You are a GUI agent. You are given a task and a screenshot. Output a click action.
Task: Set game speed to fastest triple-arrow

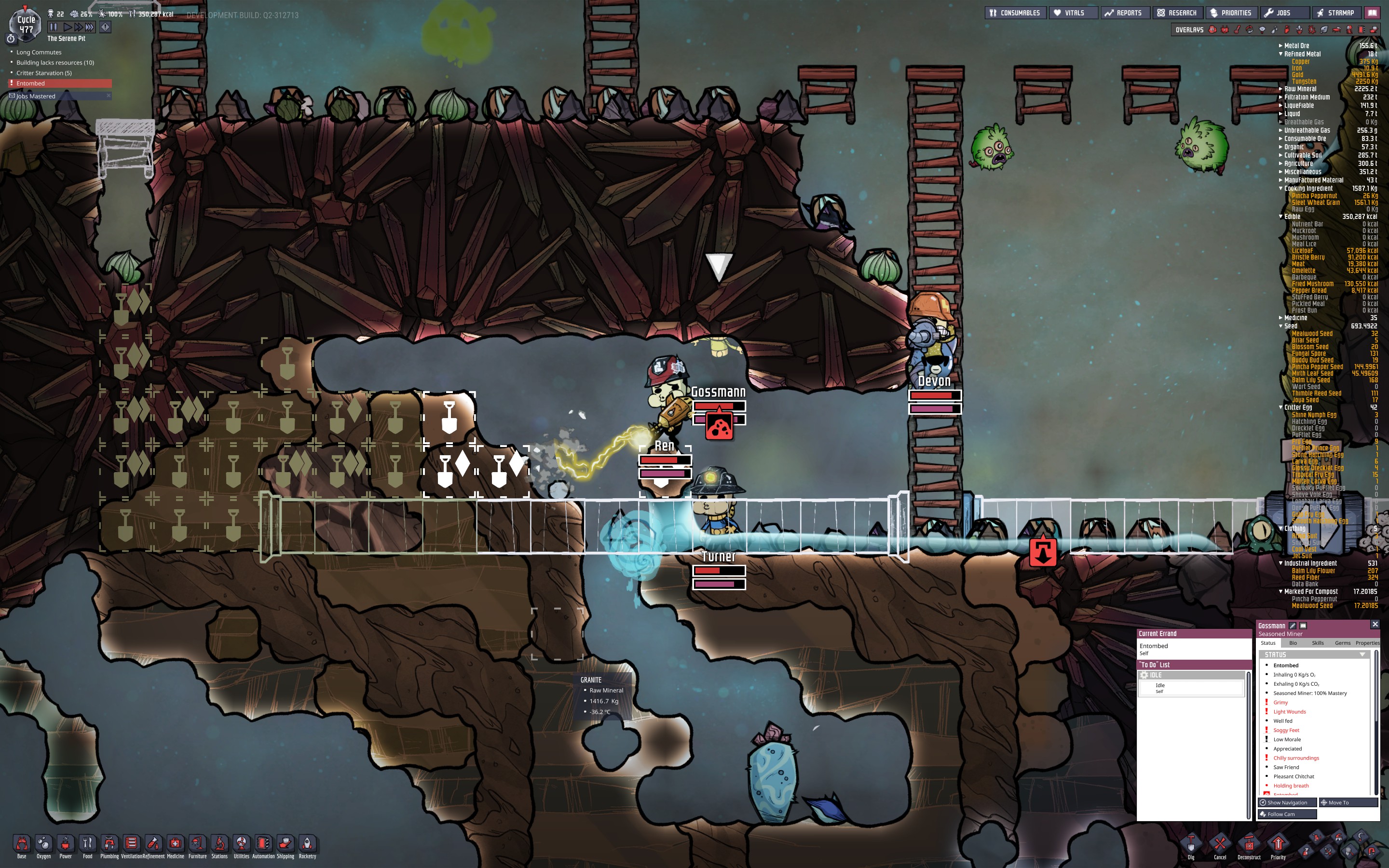pyautogui.click(x=90, y=27)
